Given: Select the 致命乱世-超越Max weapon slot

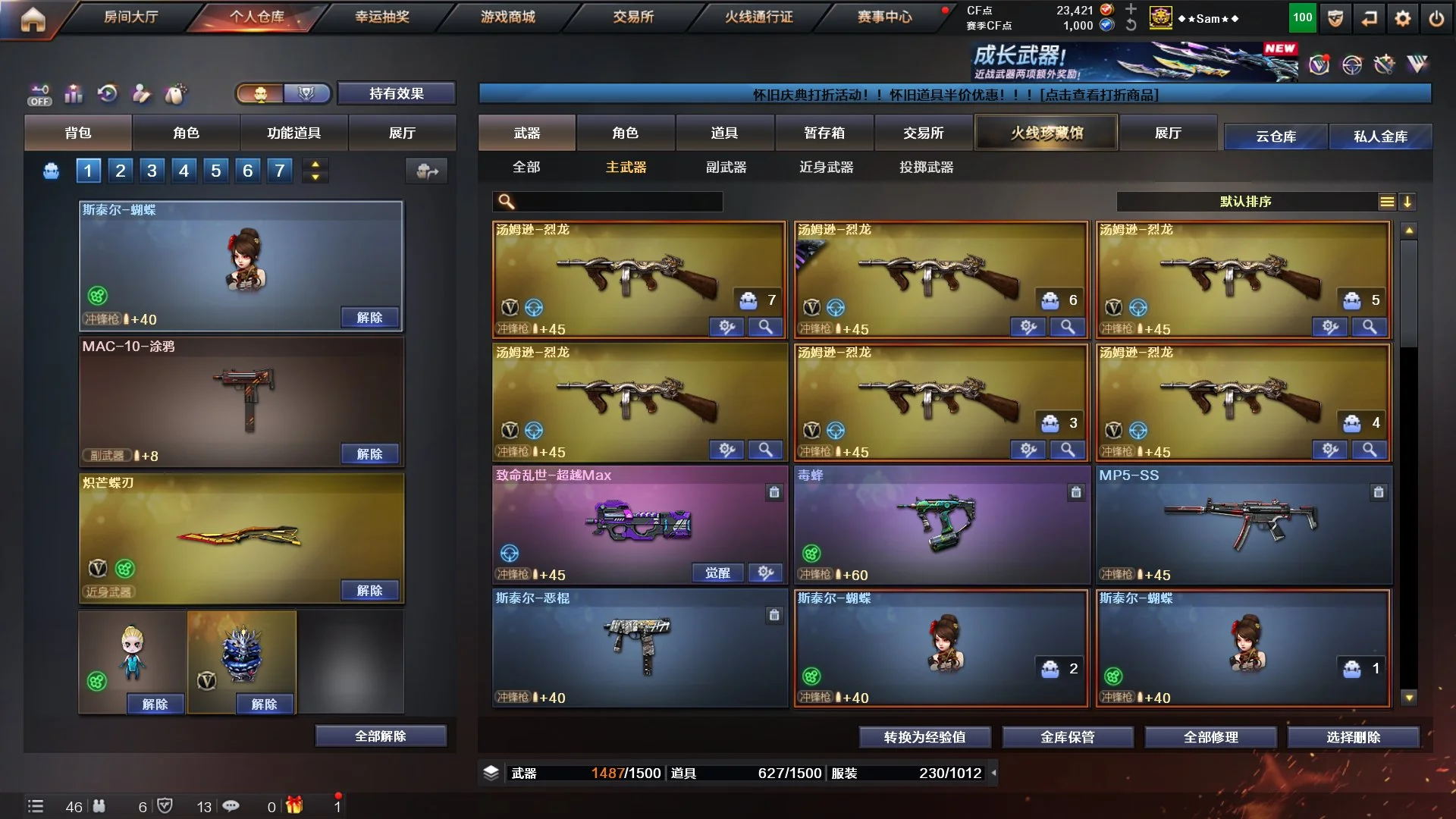Looking at the screenshot, I should [x=639, y=523].
